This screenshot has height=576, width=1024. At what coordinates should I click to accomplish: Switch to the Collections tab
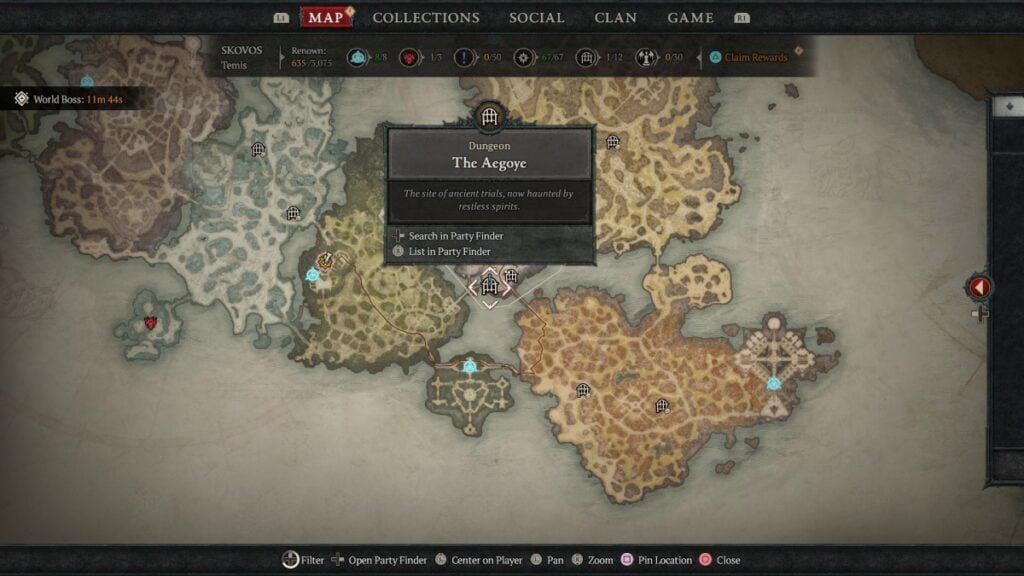tap(425, 18)
